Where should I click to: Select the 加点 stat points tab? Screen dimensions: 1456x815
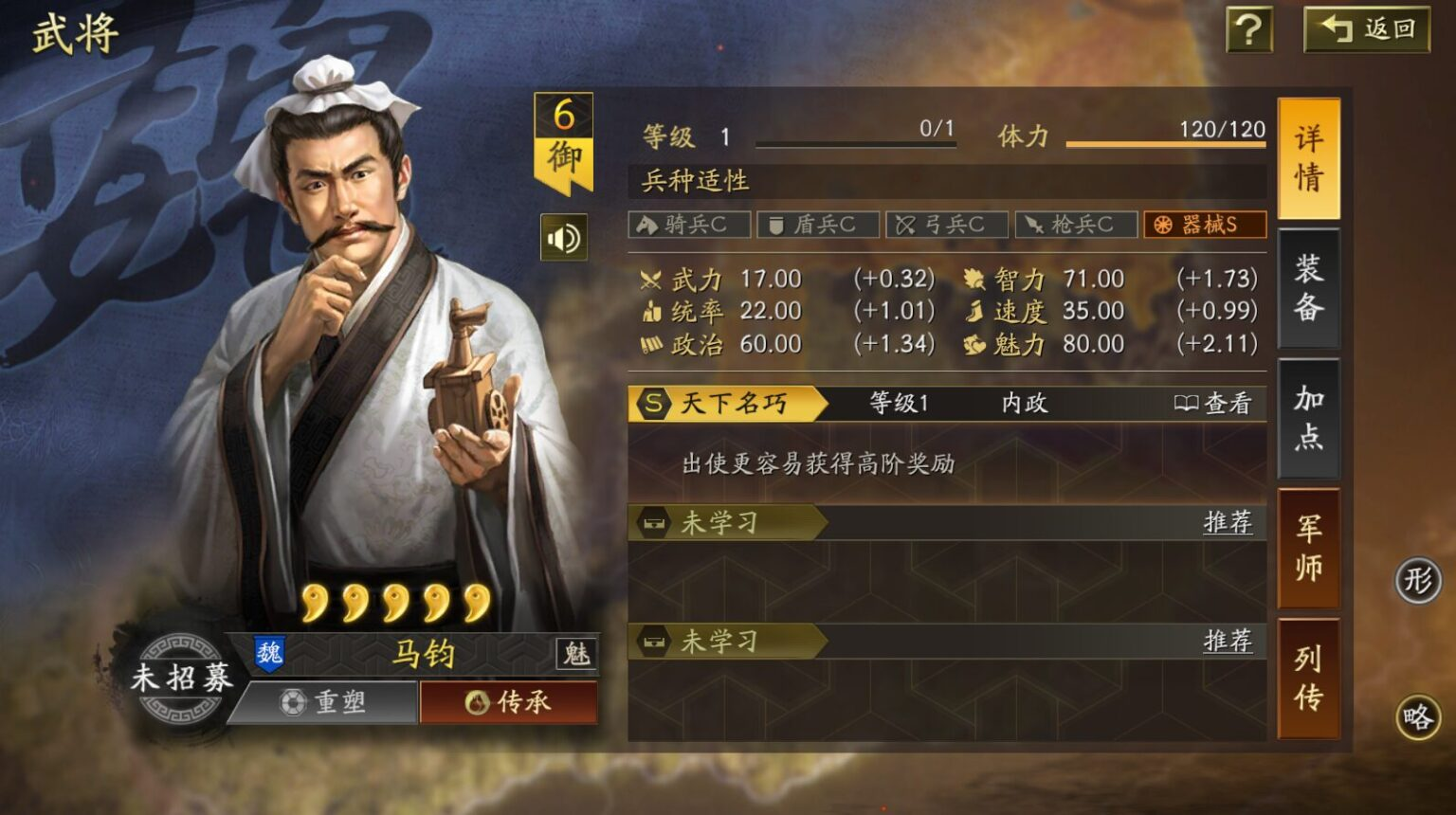[1308, 418]
